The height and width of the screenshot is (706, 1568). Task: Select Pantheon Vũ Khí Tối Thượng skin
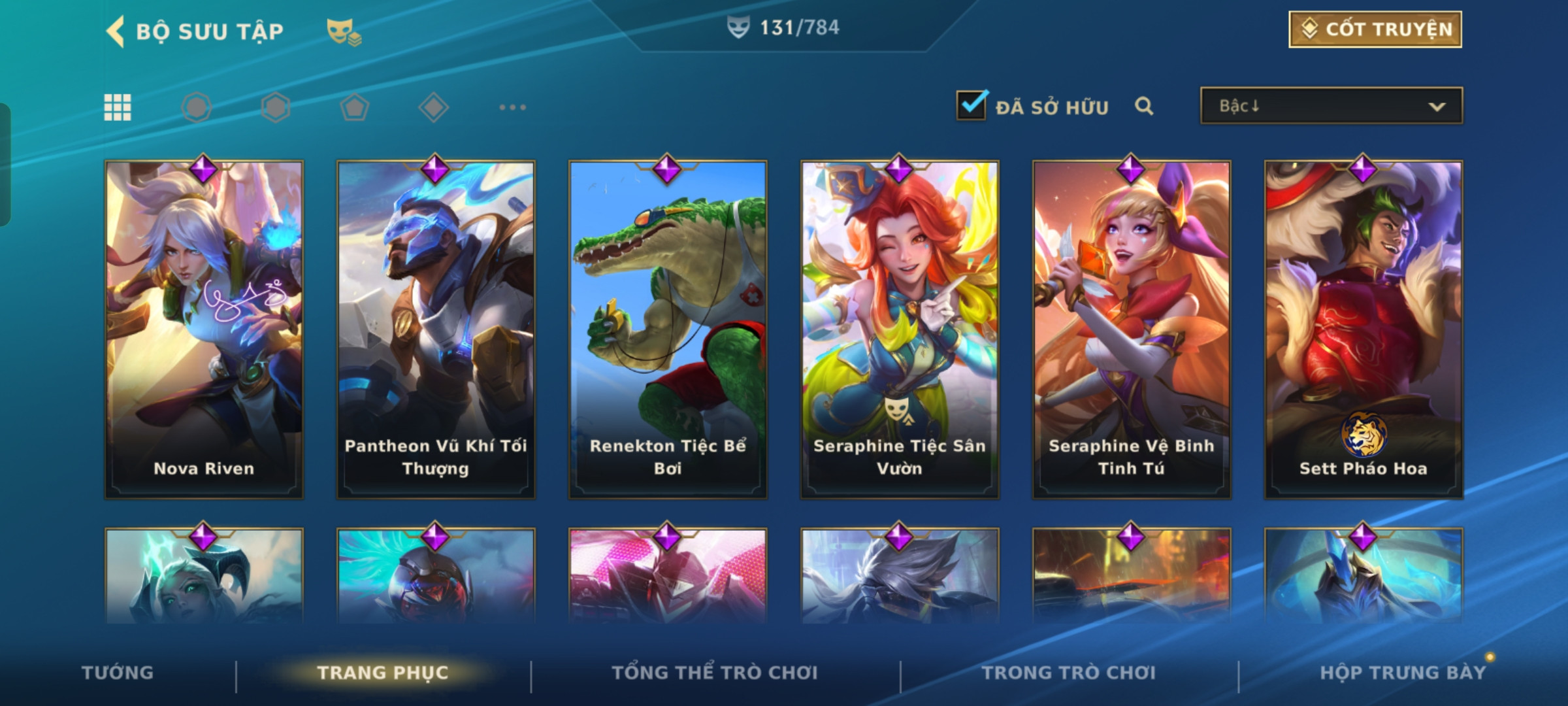(x=436, y=330)
